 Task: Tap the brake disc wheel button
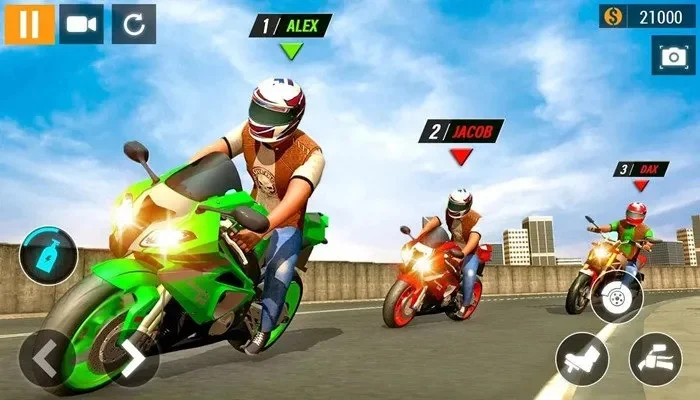point(616,295)
